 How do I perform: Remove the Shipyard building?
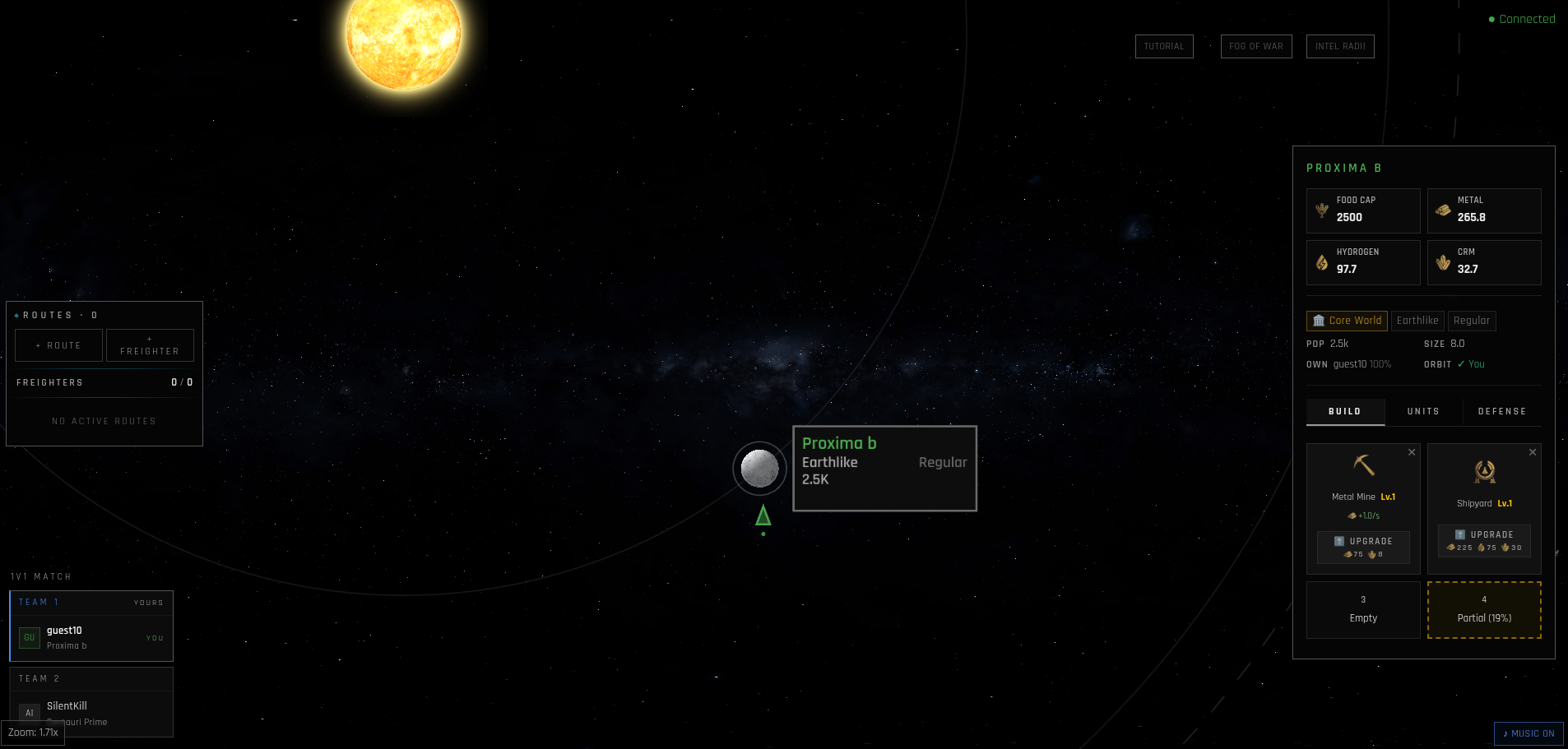click(1533, 452)
